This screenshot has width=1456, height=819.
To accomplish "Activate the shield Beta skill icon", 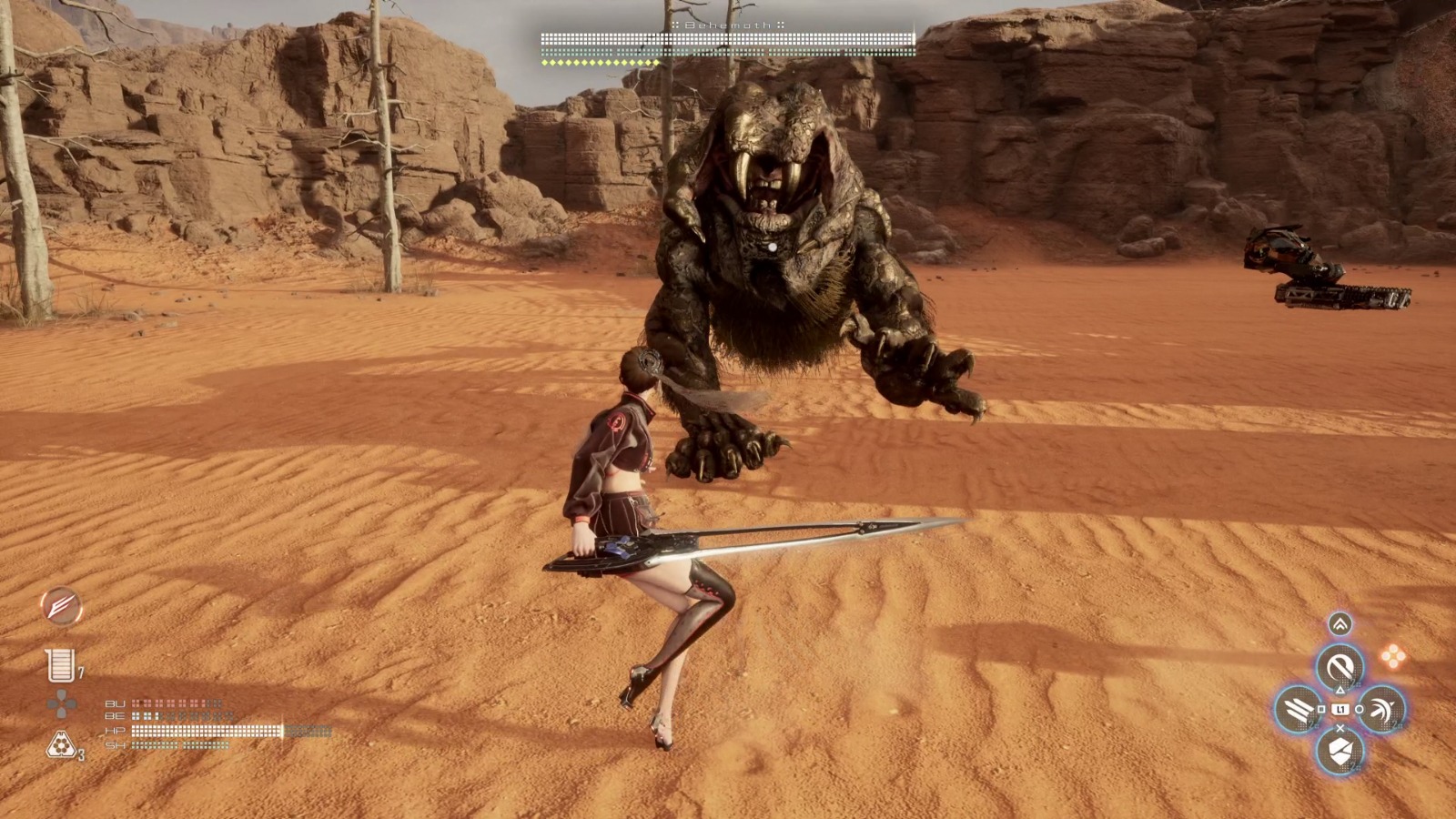I will [x=1340, y=751].
